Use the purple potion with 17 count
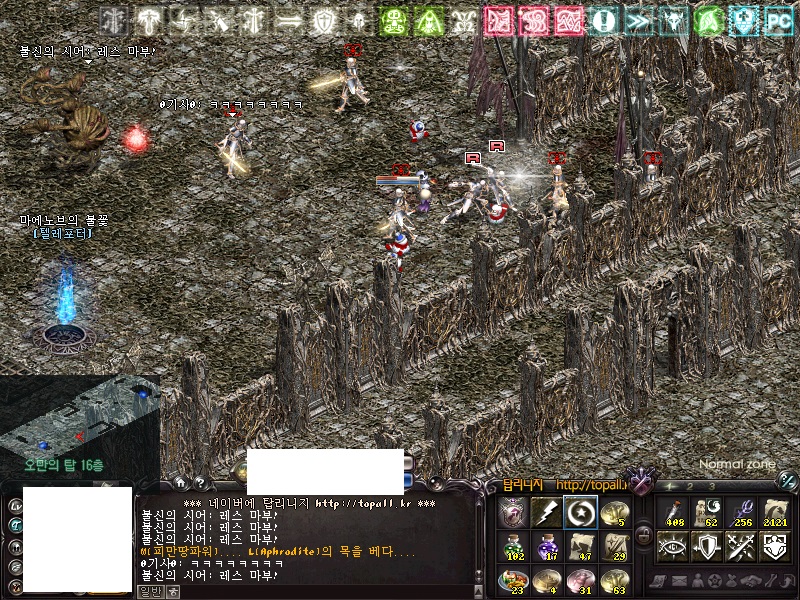 pyautogui.click(x=546, y=546)
